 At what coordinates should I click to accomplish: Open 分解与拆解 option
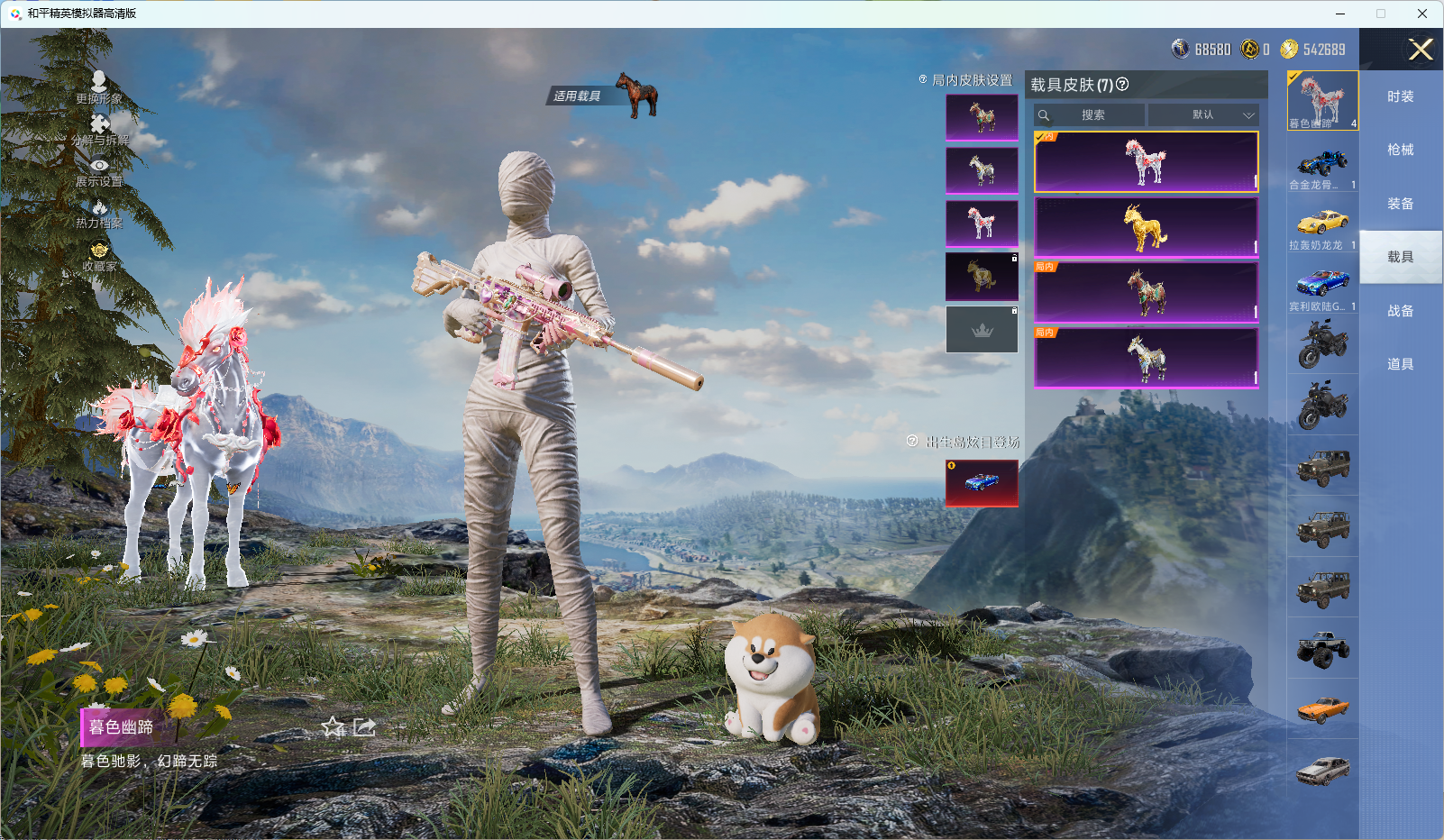[x=99, y=130]
